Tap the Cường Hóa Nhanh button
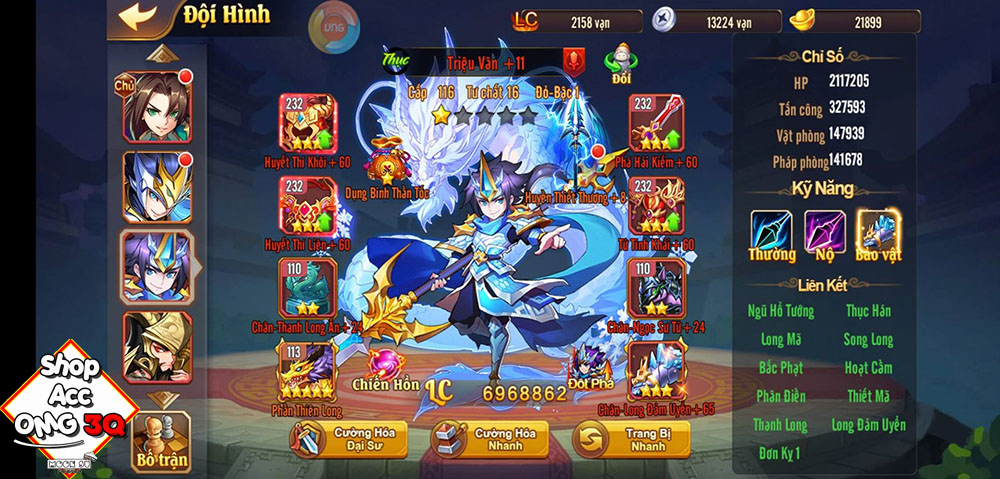The image size is (1000, 479). (x=488, y=438)
